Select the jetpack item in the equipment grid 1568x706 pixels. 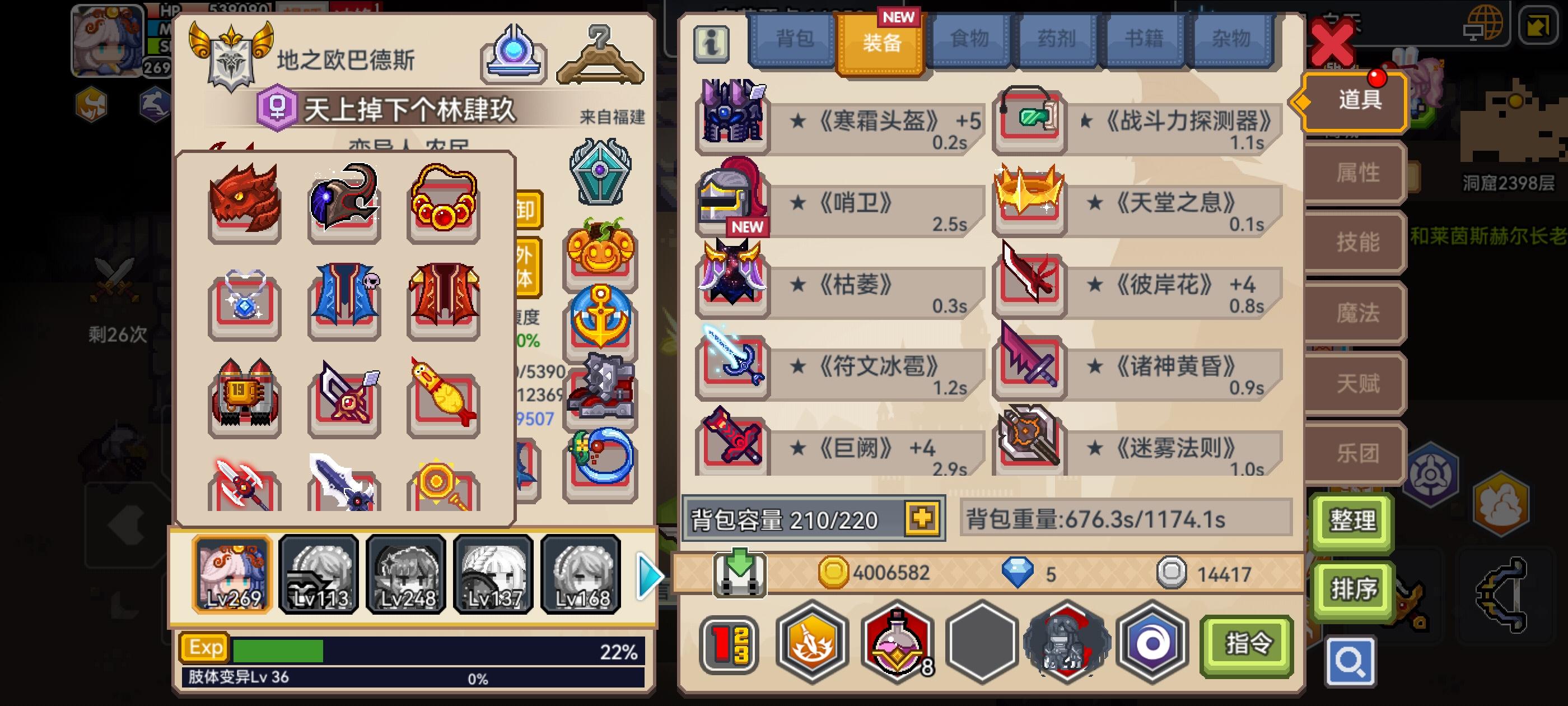[x=243, y=397]
